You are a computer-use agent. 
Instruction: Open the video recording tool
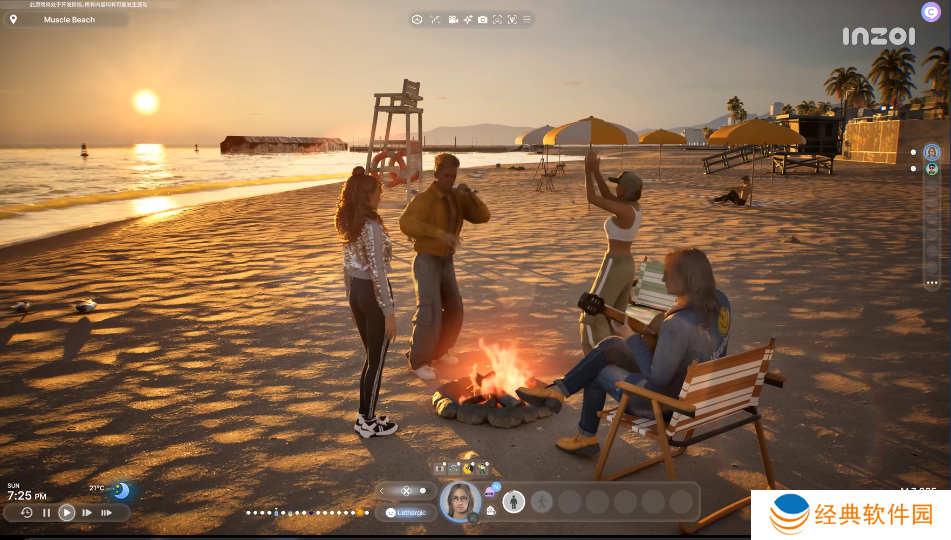[x=453, y=19]
